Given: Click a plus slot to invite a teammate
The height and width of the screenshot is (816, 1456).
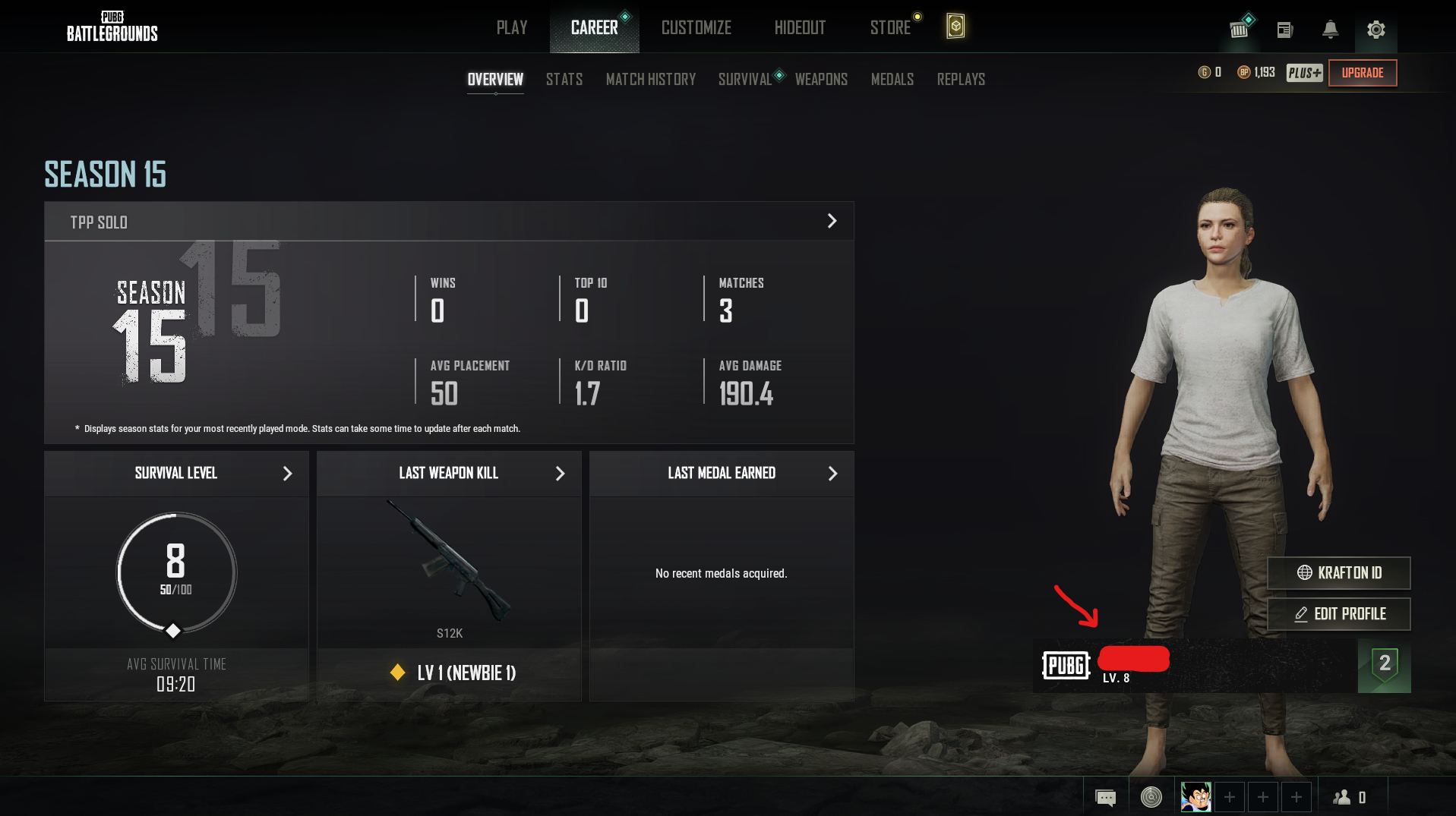Looking at the screenshot, I should point(1230,797).
